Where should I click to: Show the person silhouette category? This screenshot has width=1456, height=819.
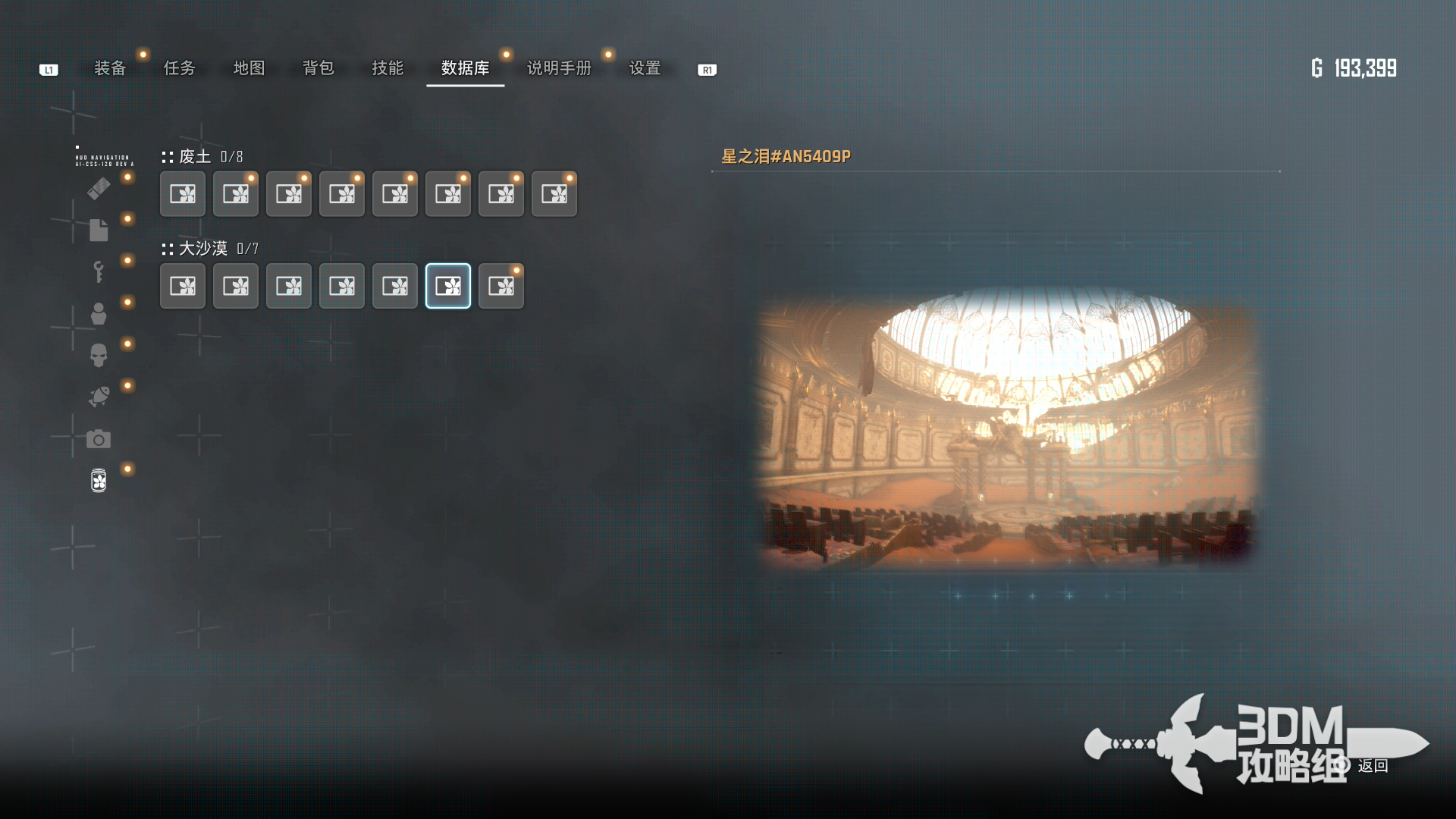(99, 313)
